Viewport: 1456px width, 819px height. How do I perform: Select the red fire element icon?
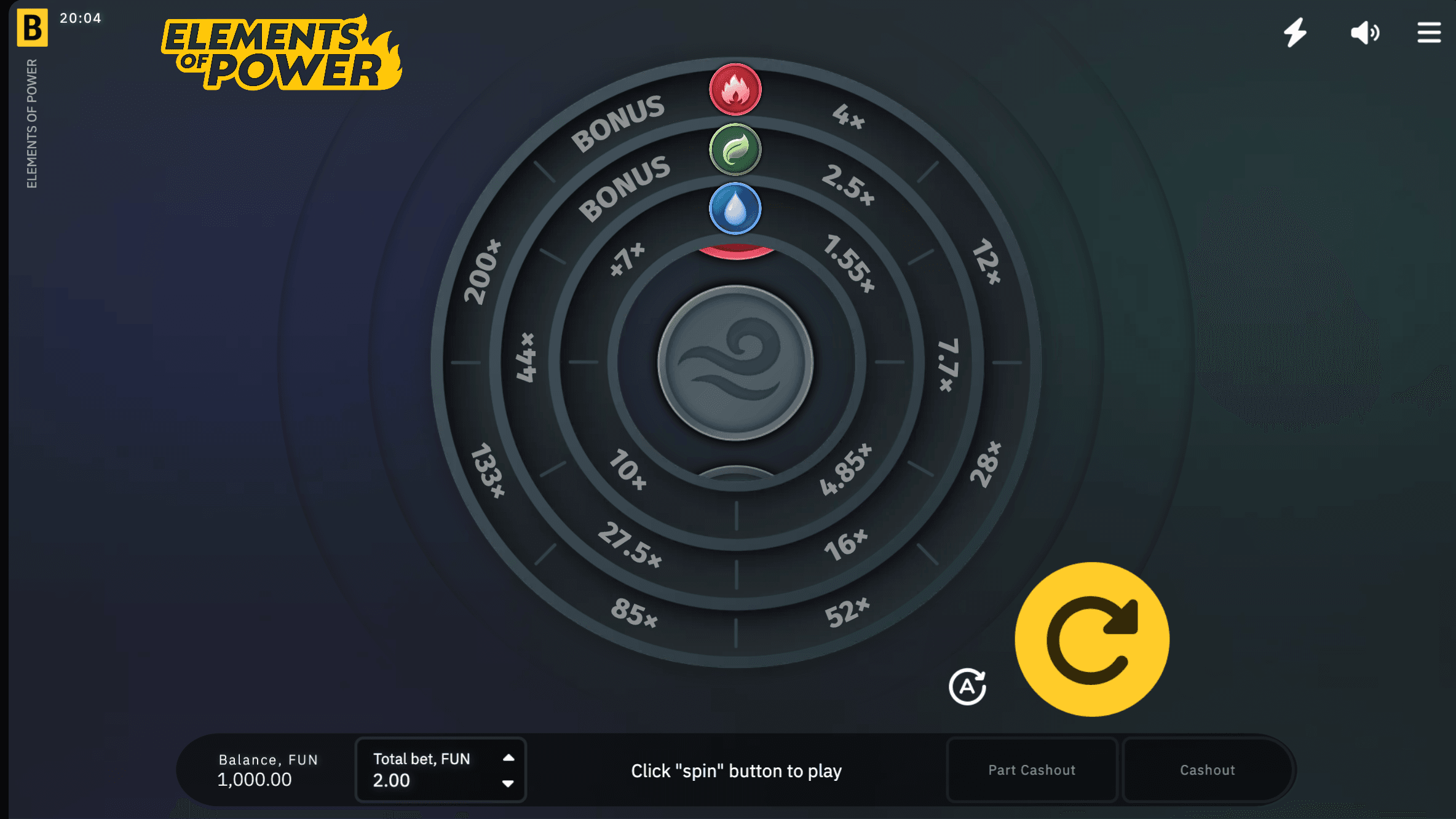click(x=735, y=90)
